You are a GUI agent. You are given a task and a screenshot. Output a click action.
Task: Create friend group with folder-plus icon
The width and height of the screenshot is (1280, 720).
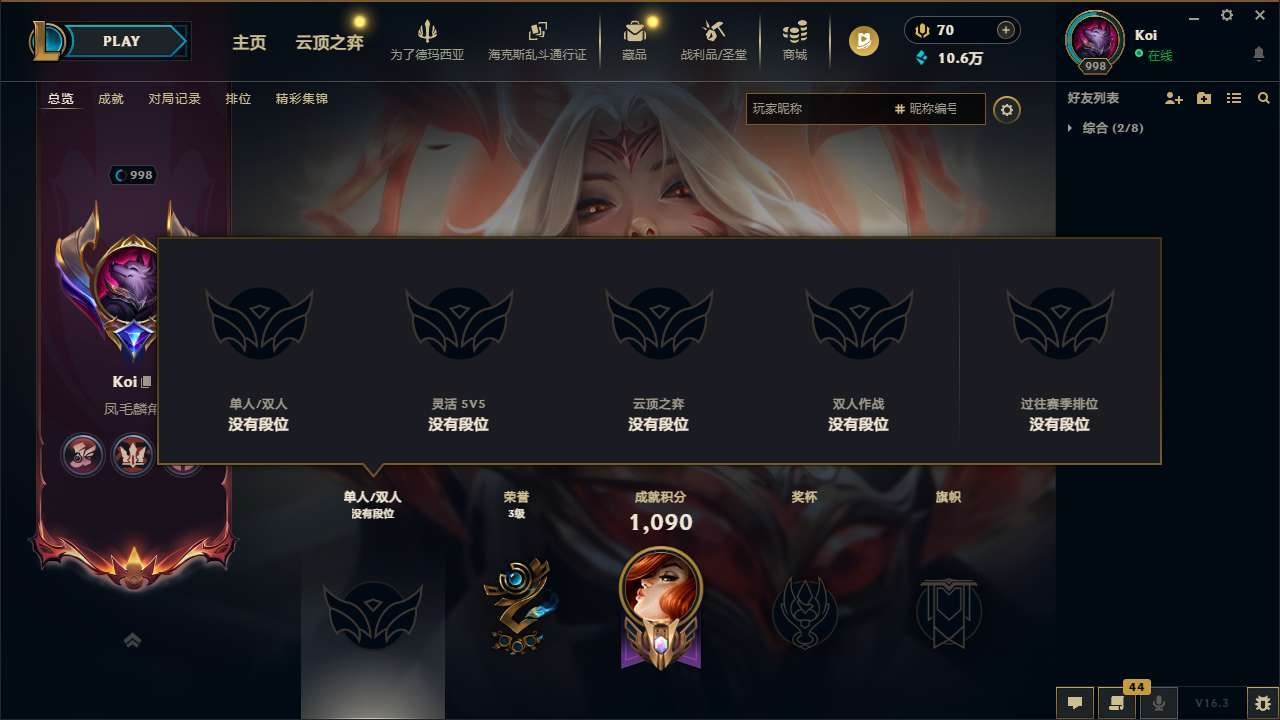(x=1203, y=98)
